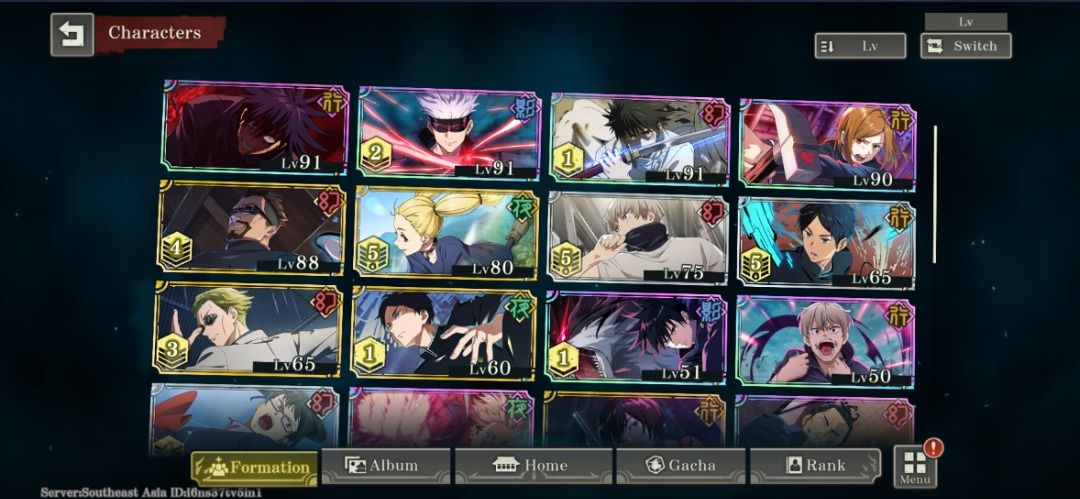Click the character list scrollbar

(935, 193)
